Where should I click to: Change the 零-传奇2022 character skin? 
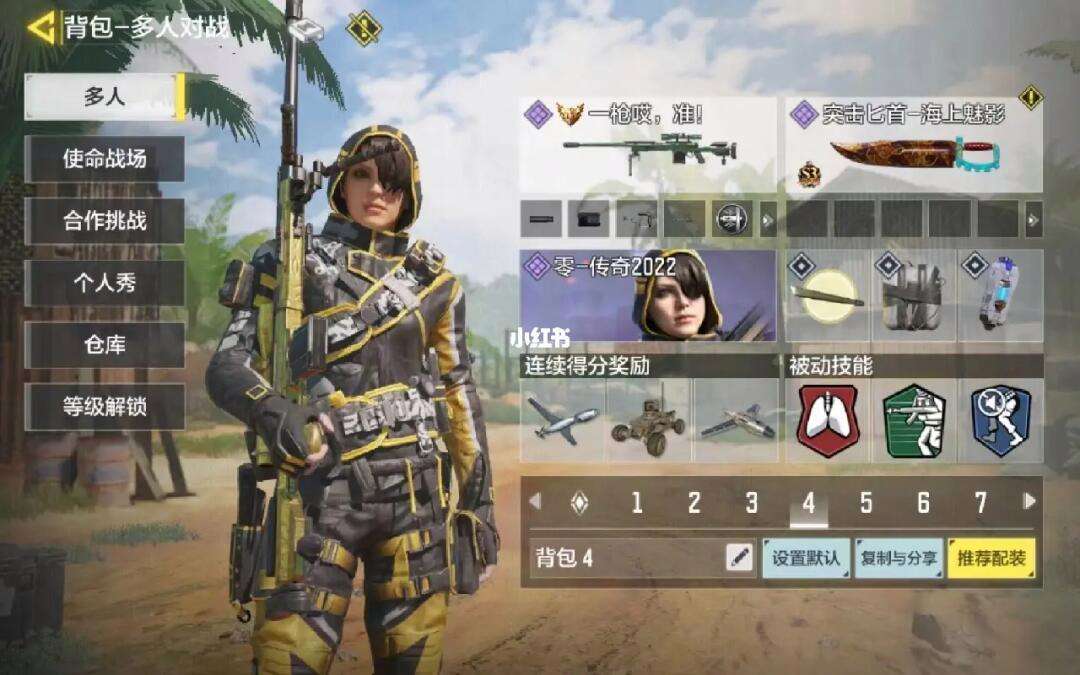[x=648, y=295]
